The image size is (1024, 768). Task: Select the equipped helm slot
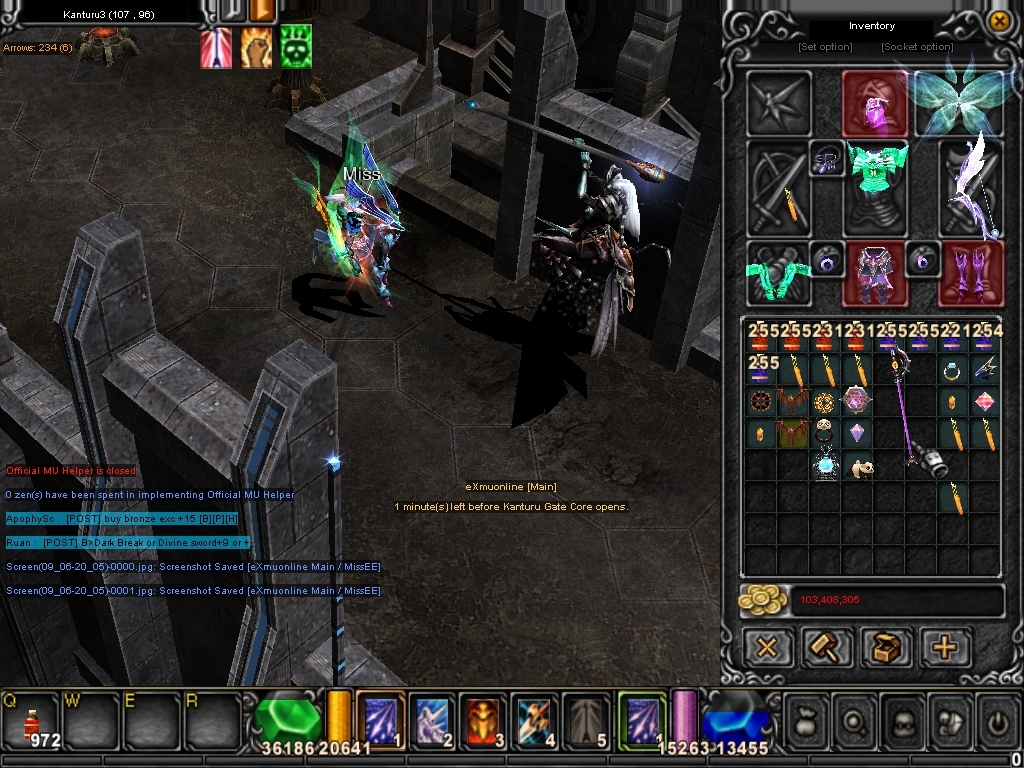[874, 103]
